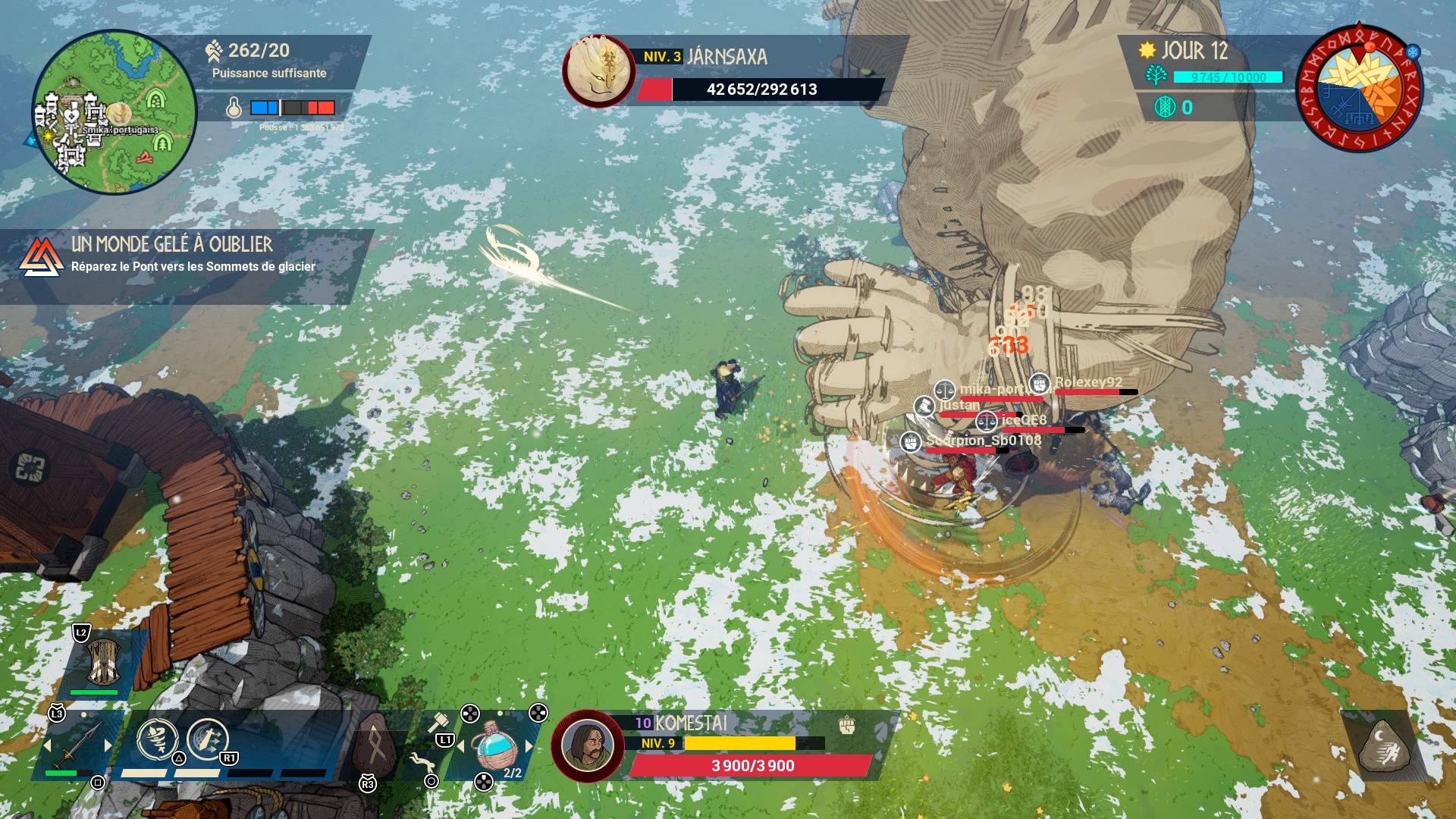Use the blue potion flask
1456x819 pixels.
coord(494,747)
